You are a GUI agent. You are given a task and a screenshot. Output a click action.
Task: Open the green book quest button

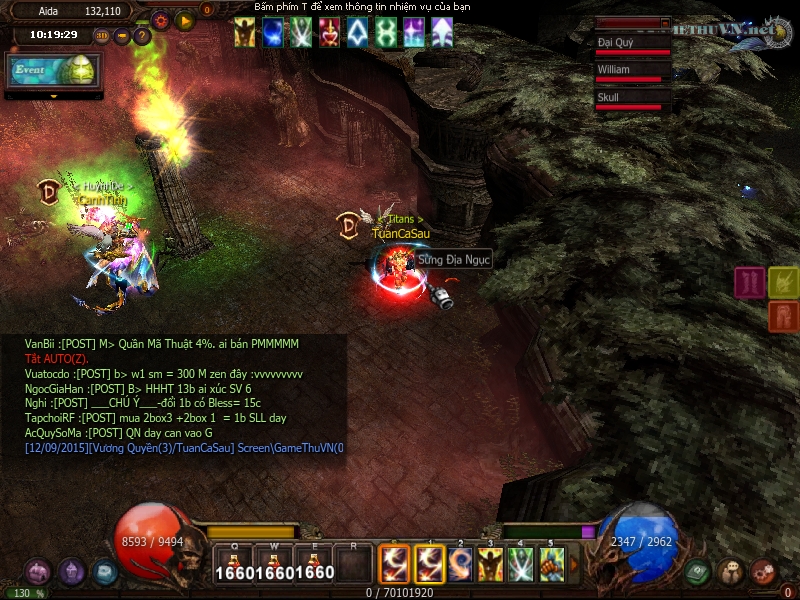(x=698, y=572)
